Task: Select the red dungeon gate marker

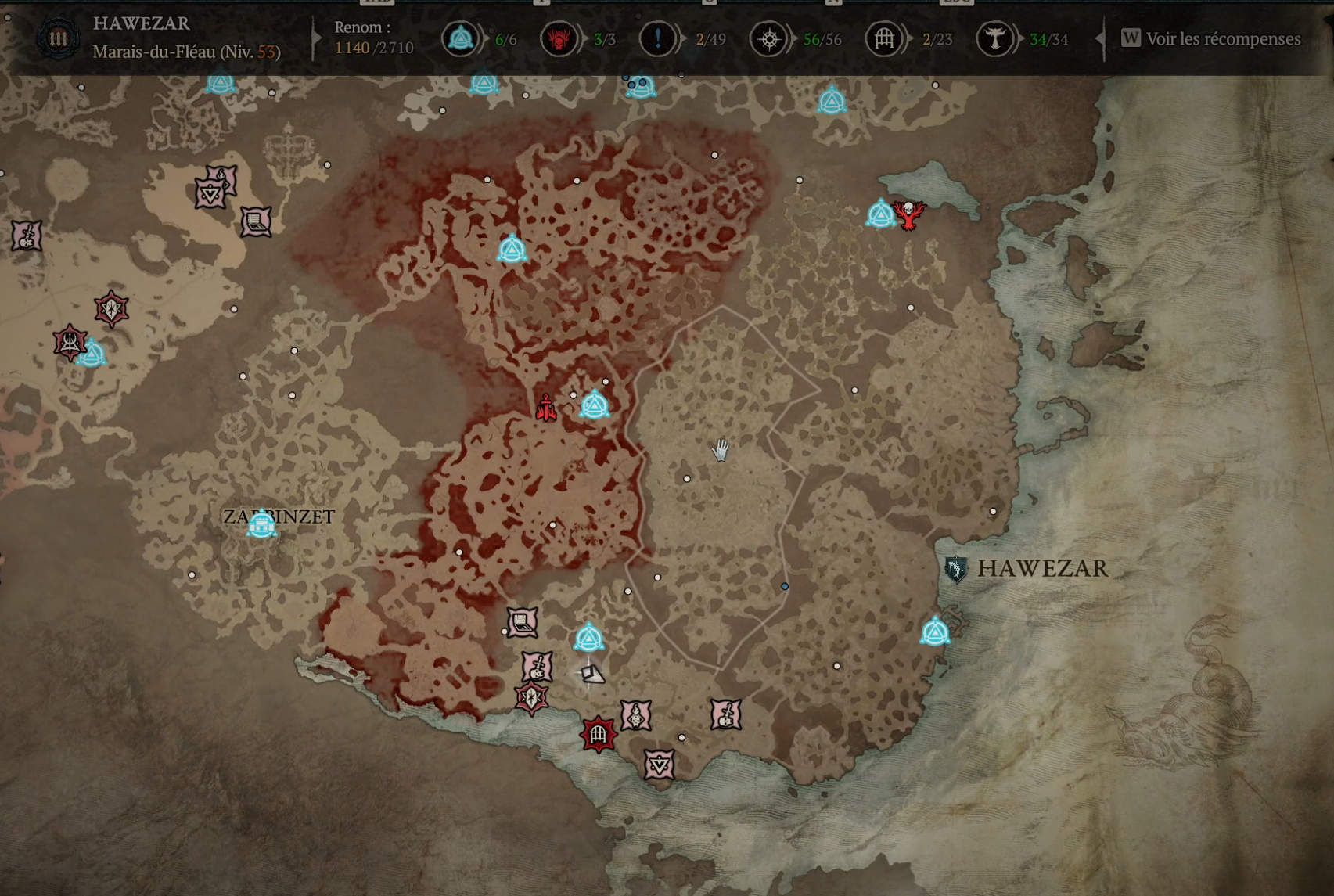Action: pos(599,735)
